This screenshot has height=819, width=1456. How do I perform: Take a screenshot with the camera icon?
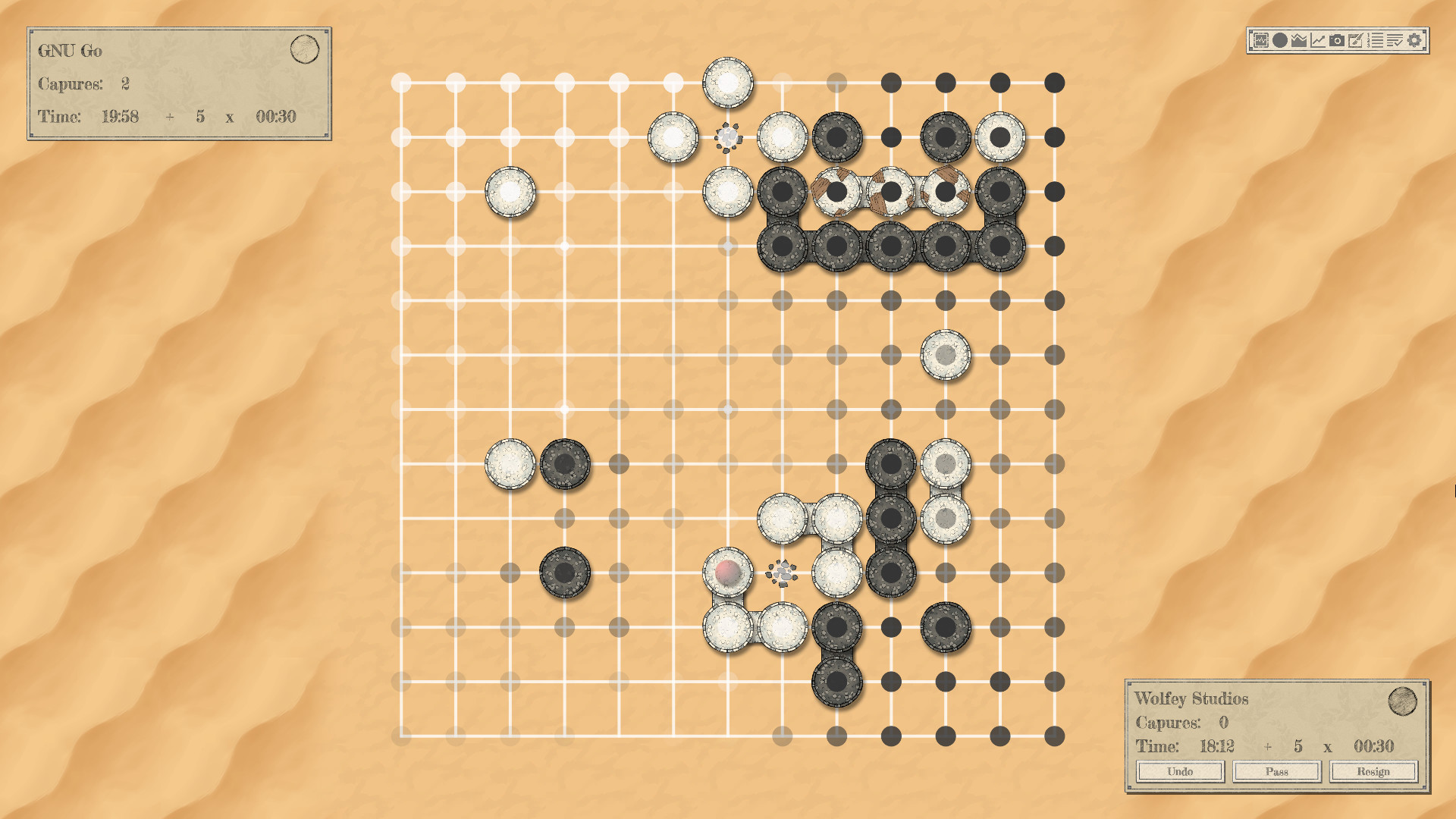[1337, 40]
